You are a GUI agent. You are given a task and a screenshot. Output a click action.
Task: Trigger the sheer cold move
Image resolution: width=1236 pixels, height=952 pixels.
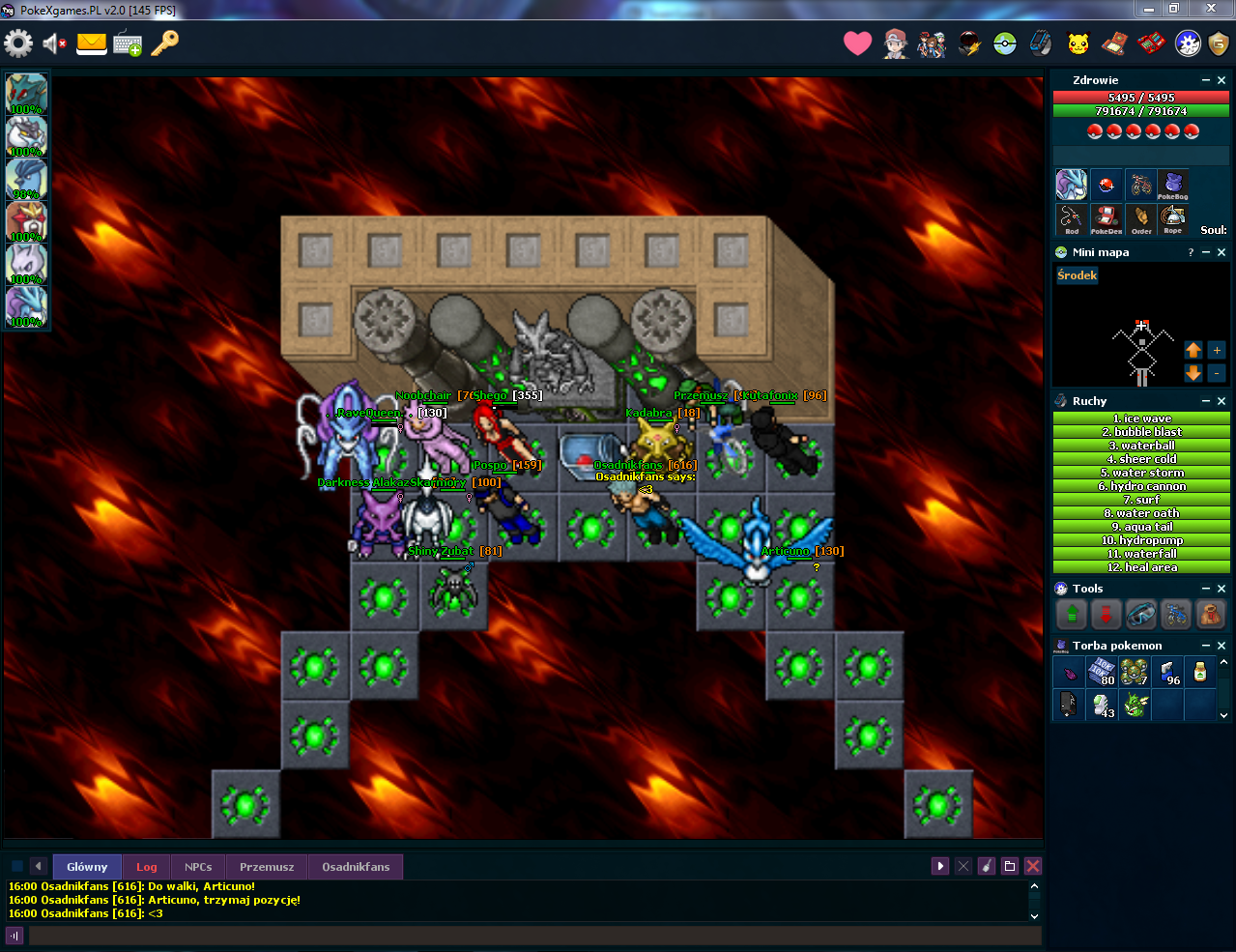coord(1141,459)
